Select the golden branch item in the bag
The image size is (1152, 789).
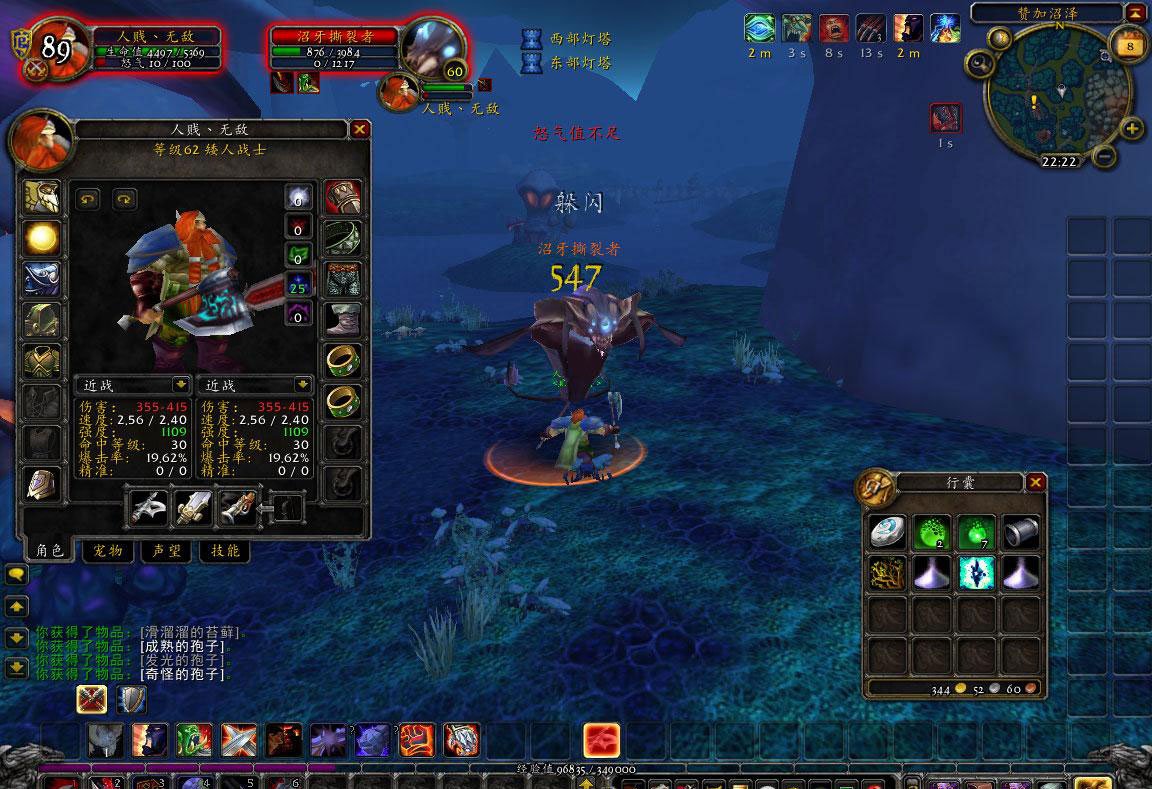point(887,573)
